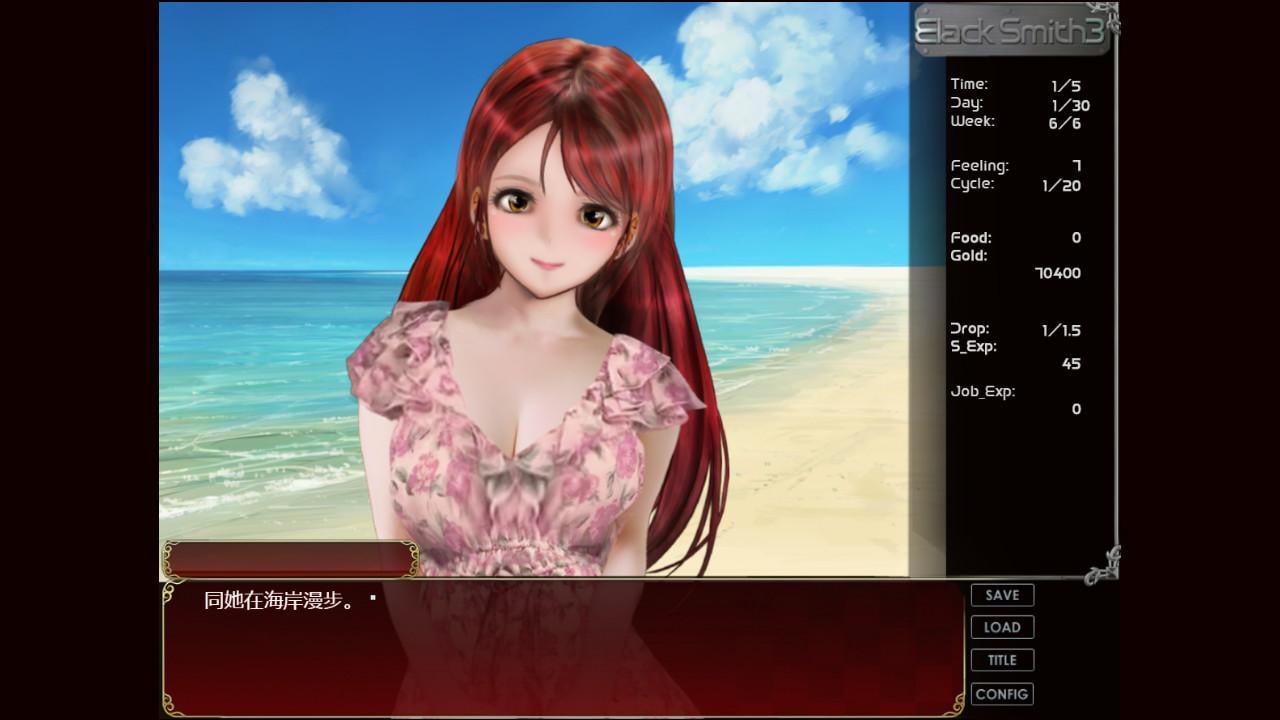Click the Week indicator showing 6/6
This screenshot has height=720, width=1280.
coord(1064,123)
